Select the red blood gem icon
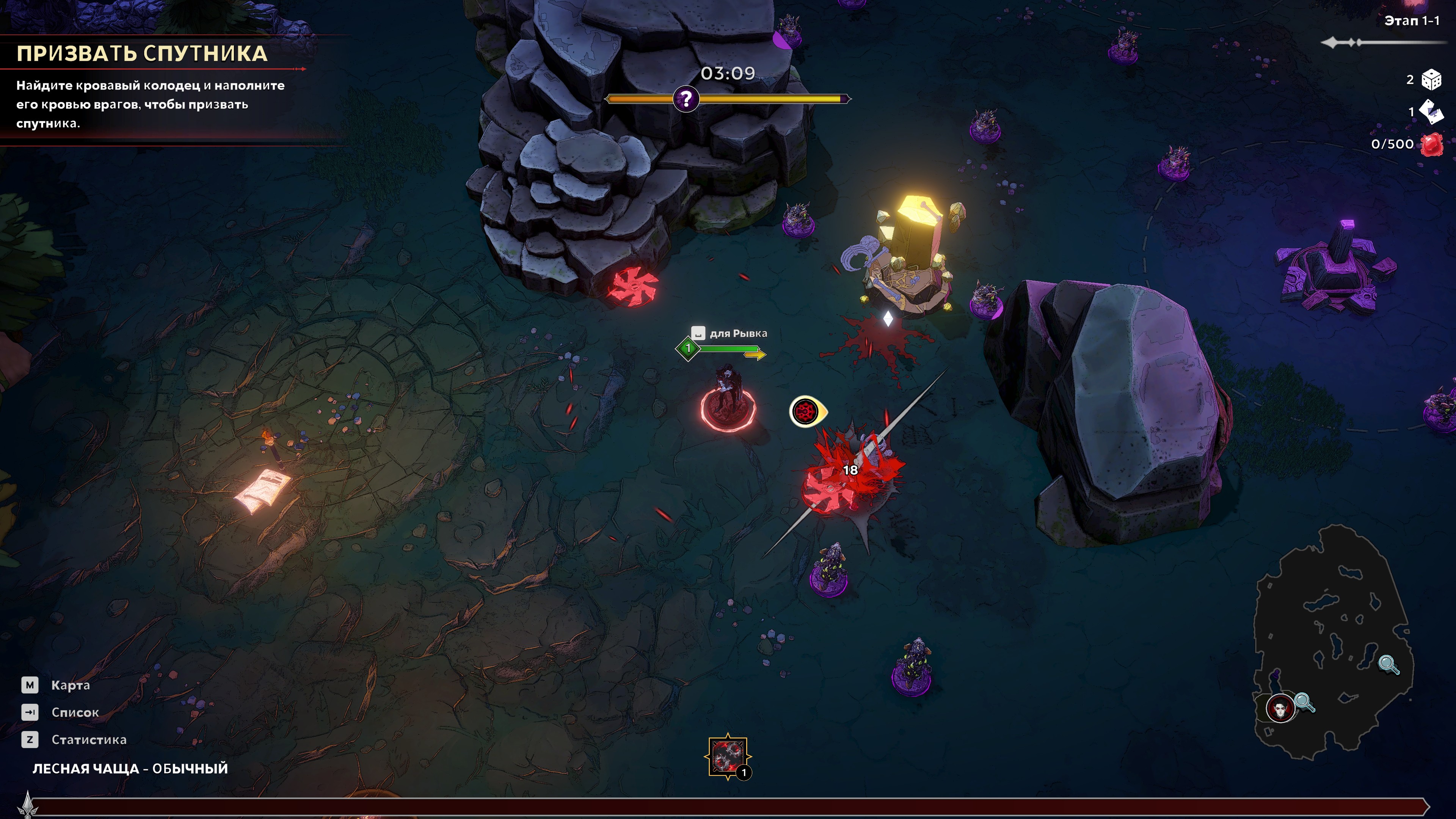1456x819 pixels. click(x=1432, y=144)
